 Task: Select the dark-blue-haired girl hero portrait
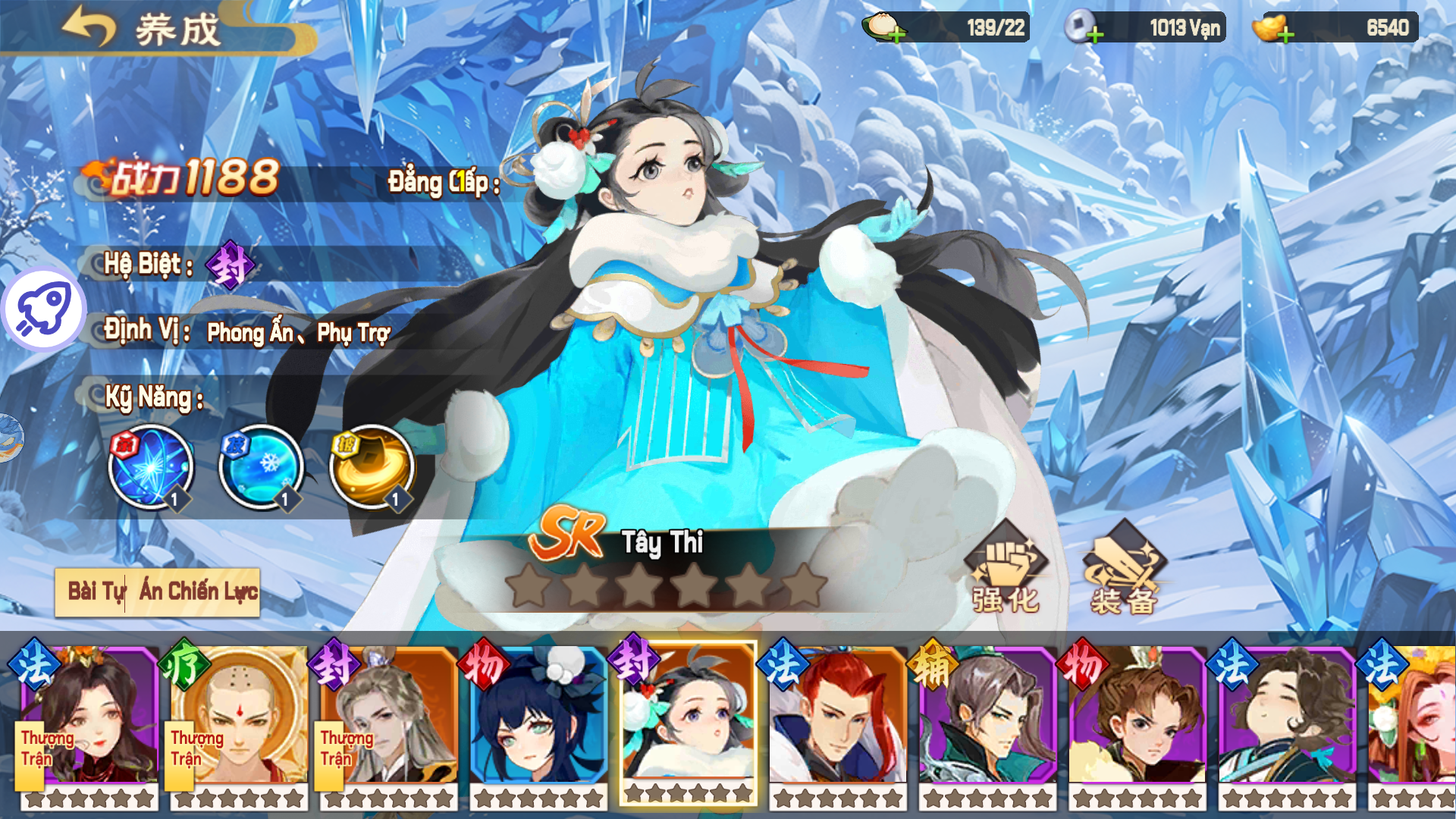coord(538,717)
